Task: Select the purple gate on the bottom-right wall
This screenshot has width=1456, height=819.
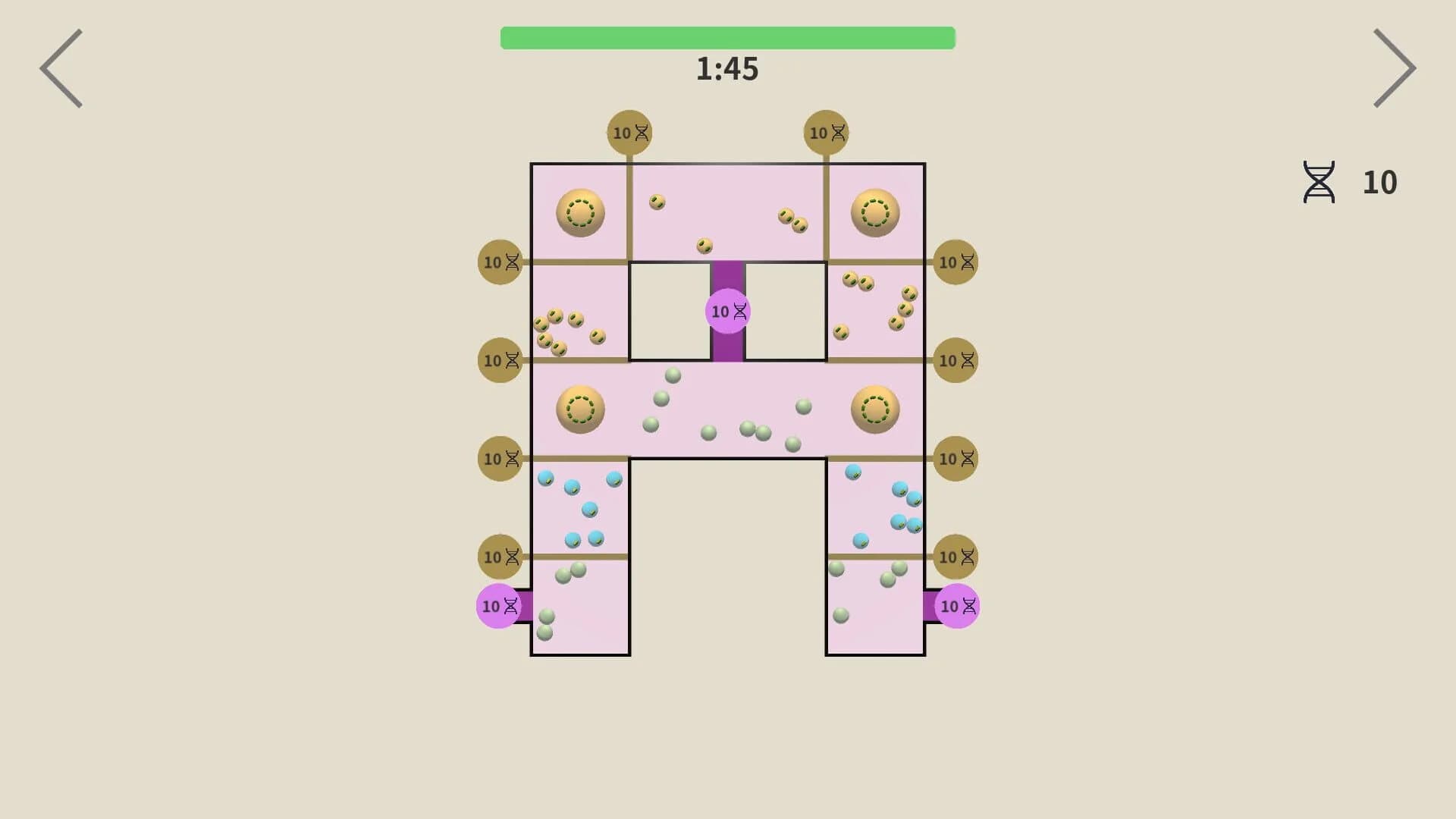Action: [957, 607]
